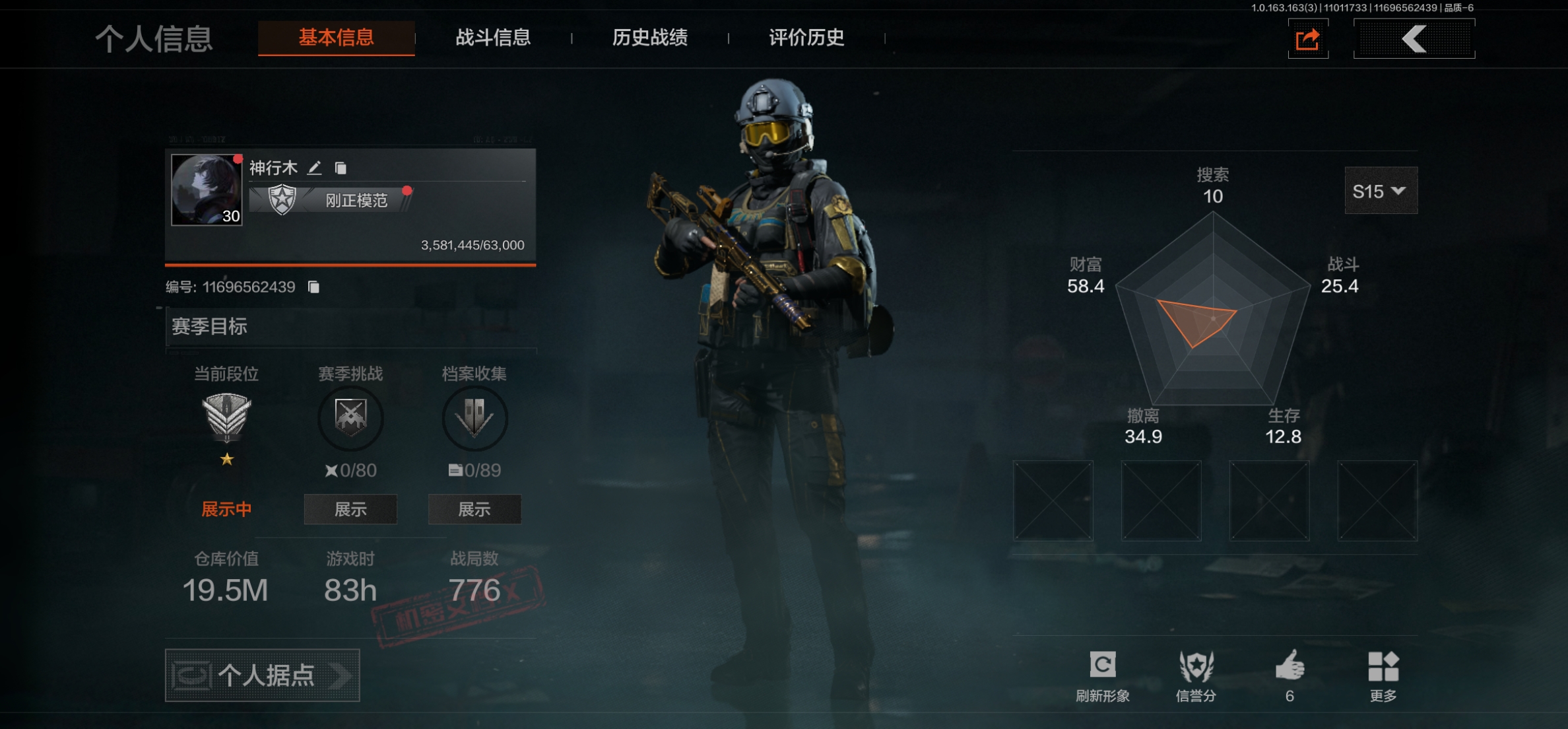Viewport: 1568px width, 729px height.
Task: Open the 历史战绩 tab
Action: (649, 38)
